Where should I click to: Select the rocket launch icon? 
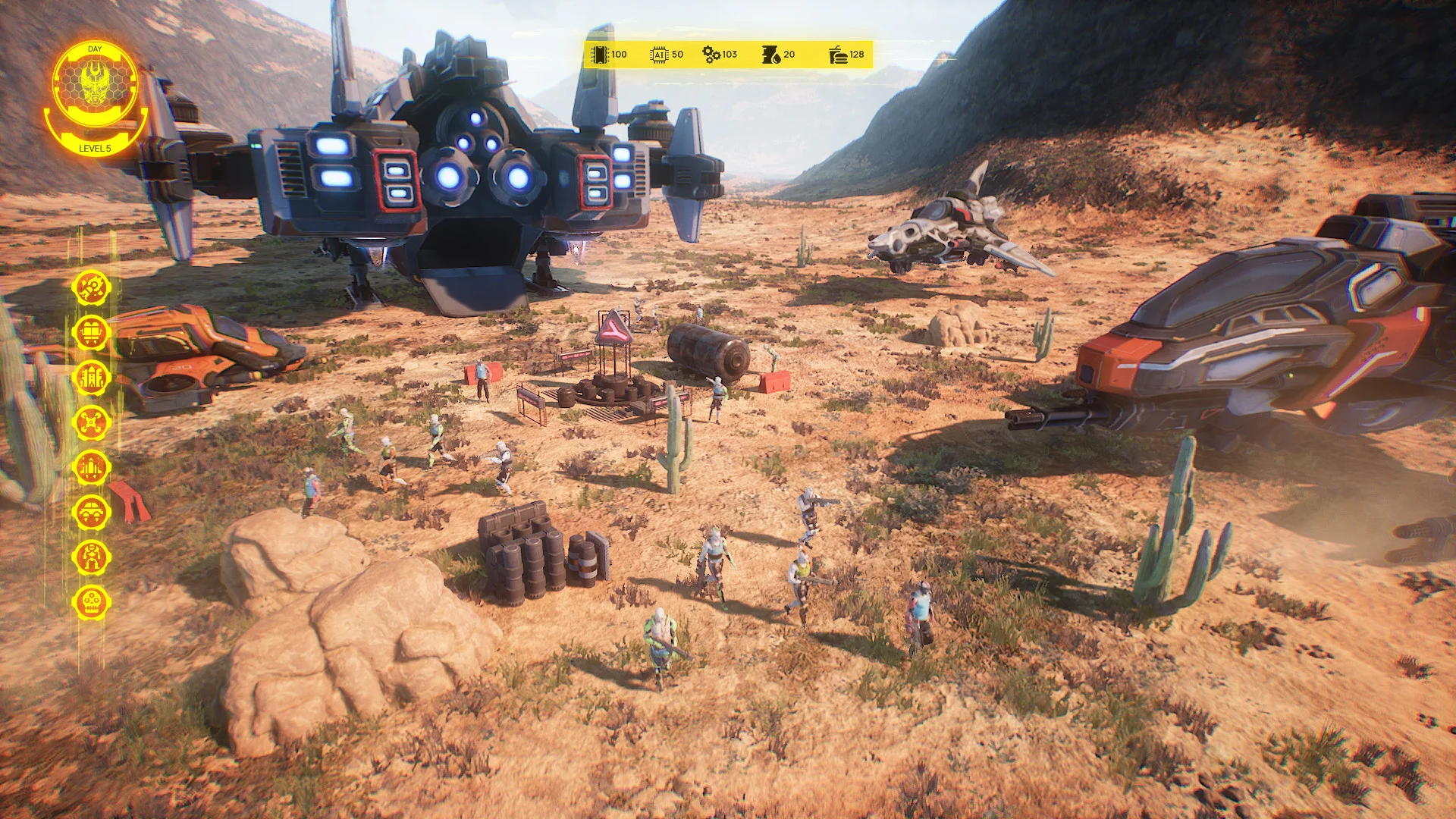coord(92,287)
